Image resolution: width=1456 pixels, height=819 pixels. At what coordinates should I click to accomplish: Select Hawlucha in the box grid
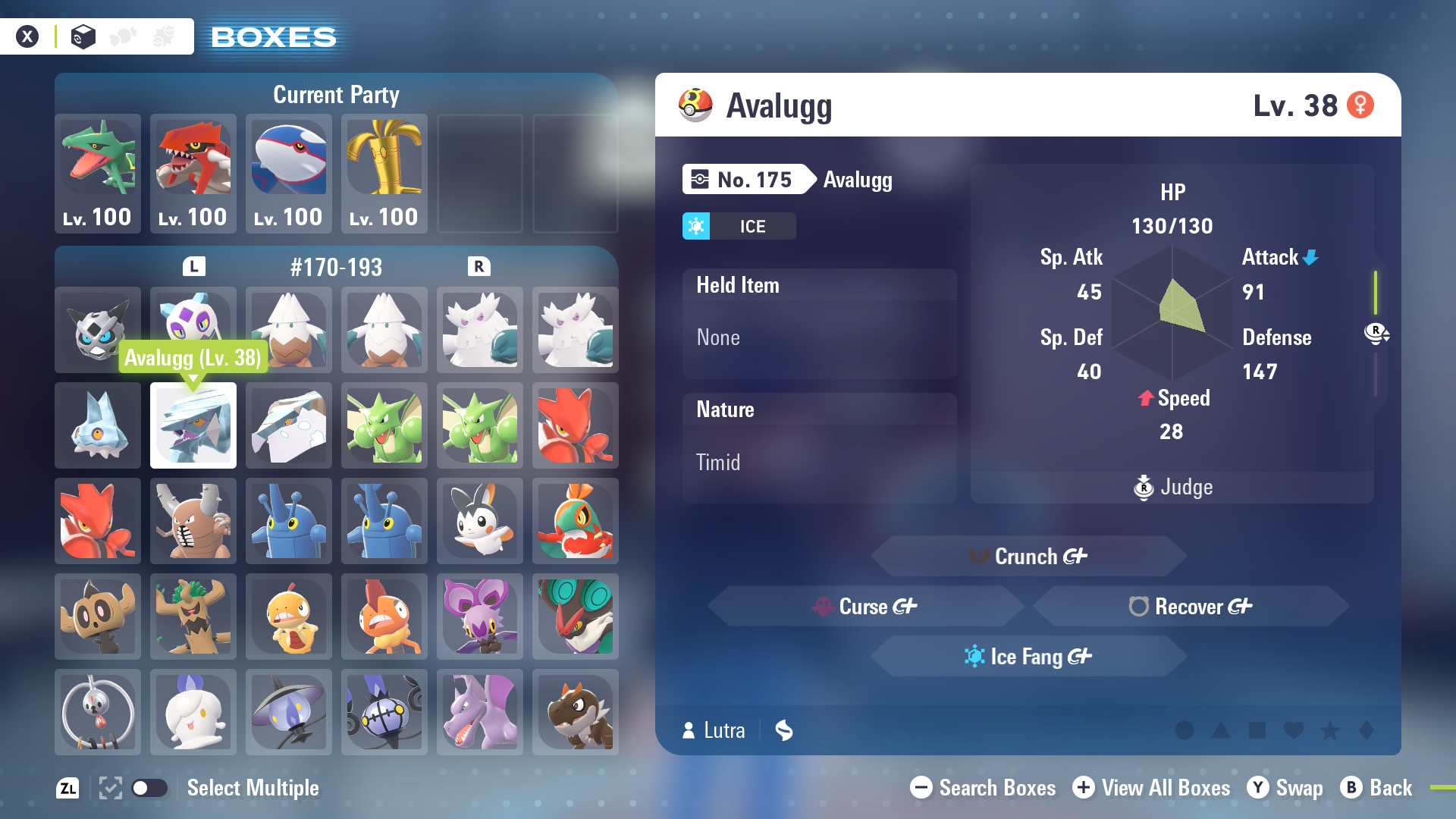click(576, 521)
